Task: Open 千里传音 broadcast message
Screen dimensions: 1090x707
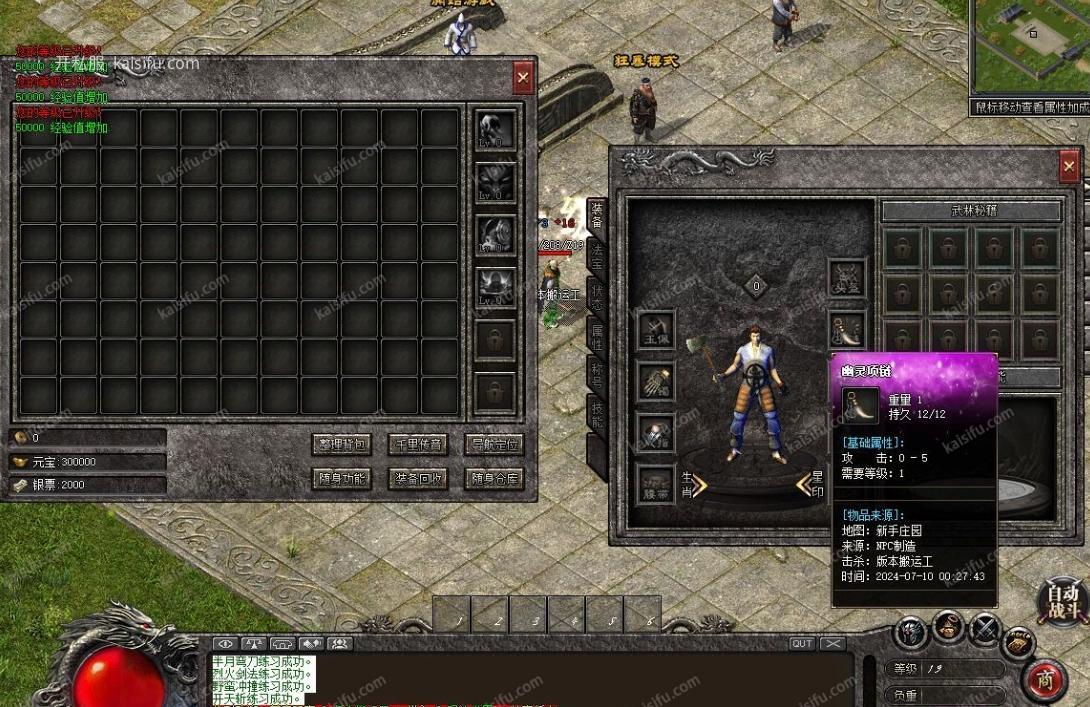Action: coord(418,444)
